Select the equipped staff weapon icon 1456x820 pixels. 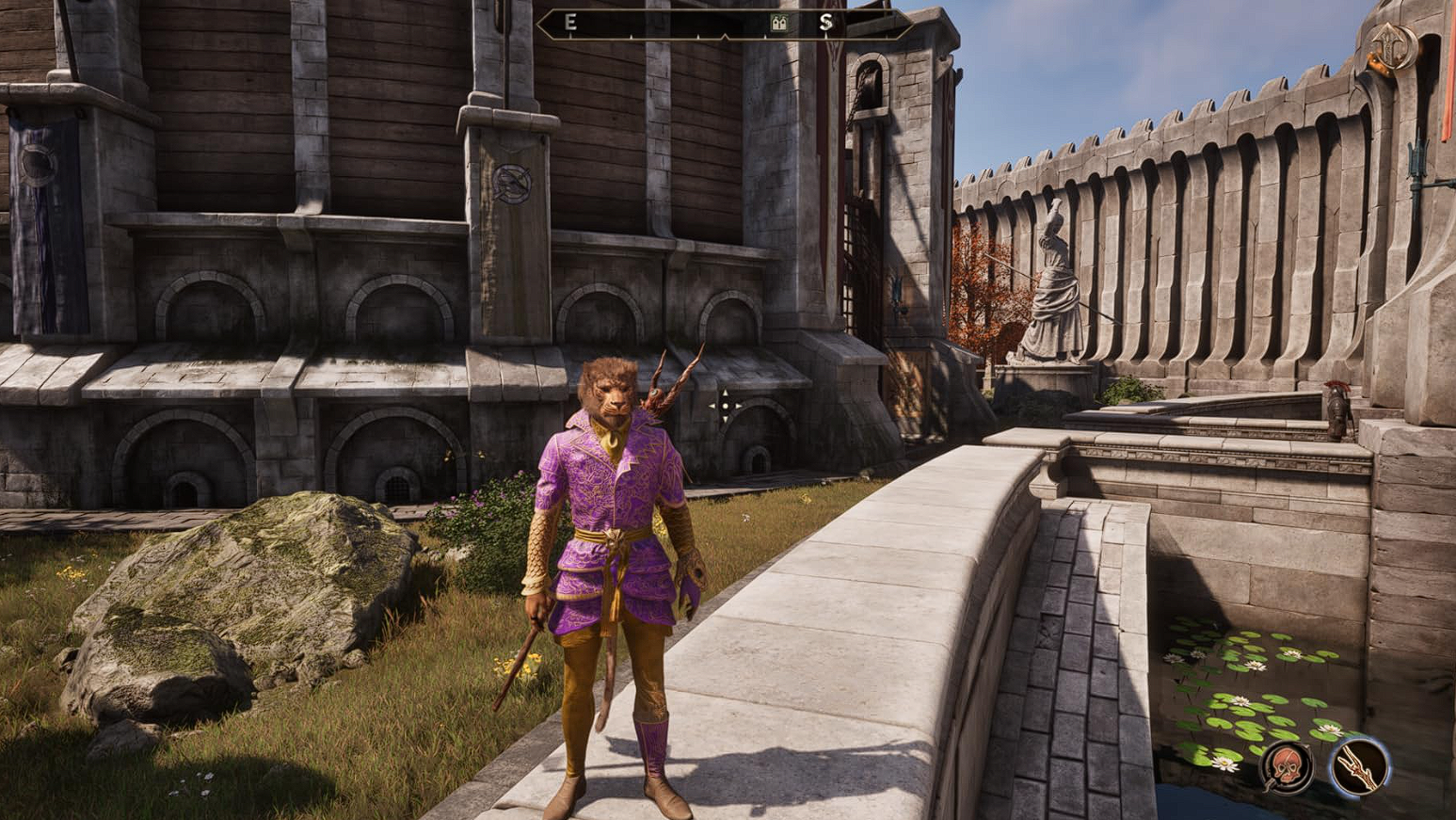(1360, 766)
